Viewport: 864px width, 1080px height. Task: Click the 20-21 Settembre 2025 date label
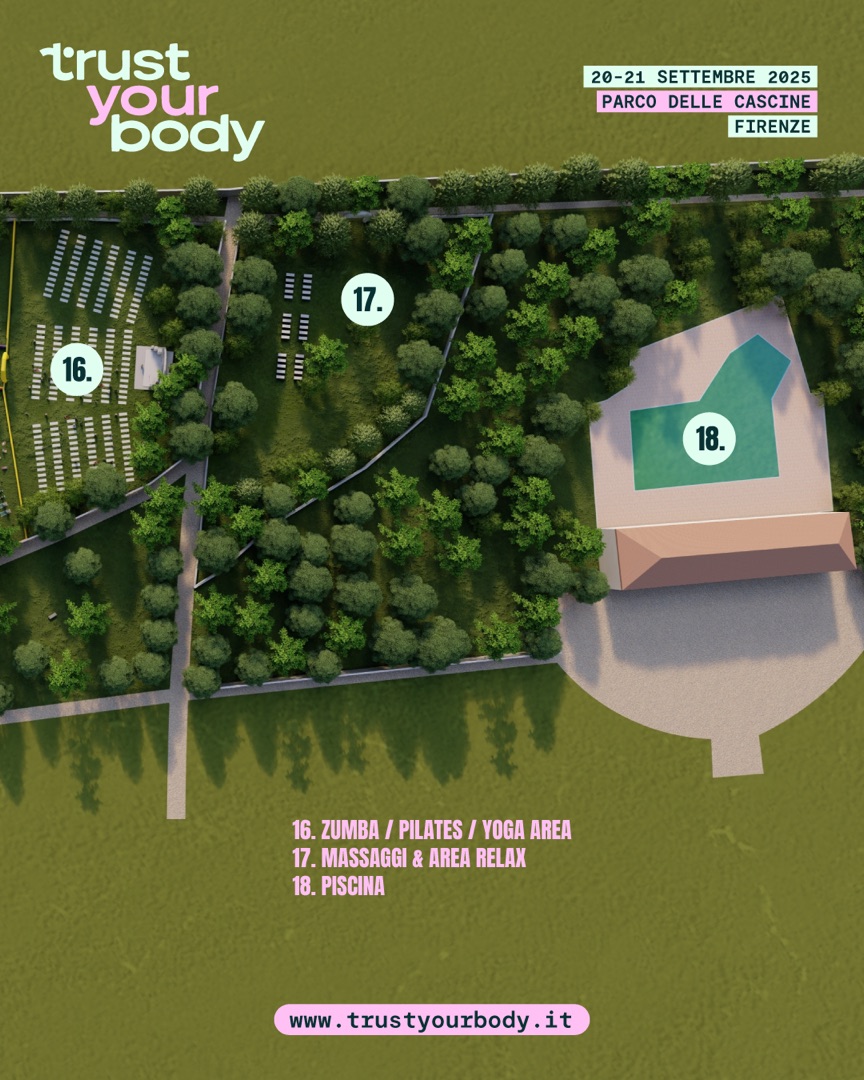click(x=700, y=77)
